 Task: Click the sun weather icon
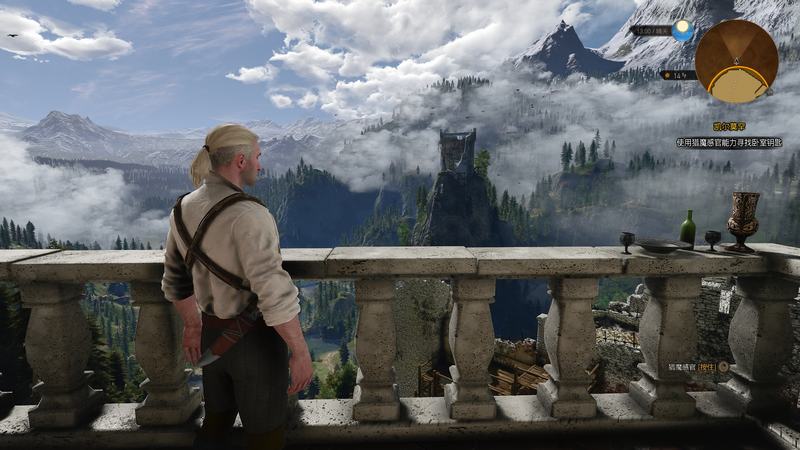click(683, 31)
